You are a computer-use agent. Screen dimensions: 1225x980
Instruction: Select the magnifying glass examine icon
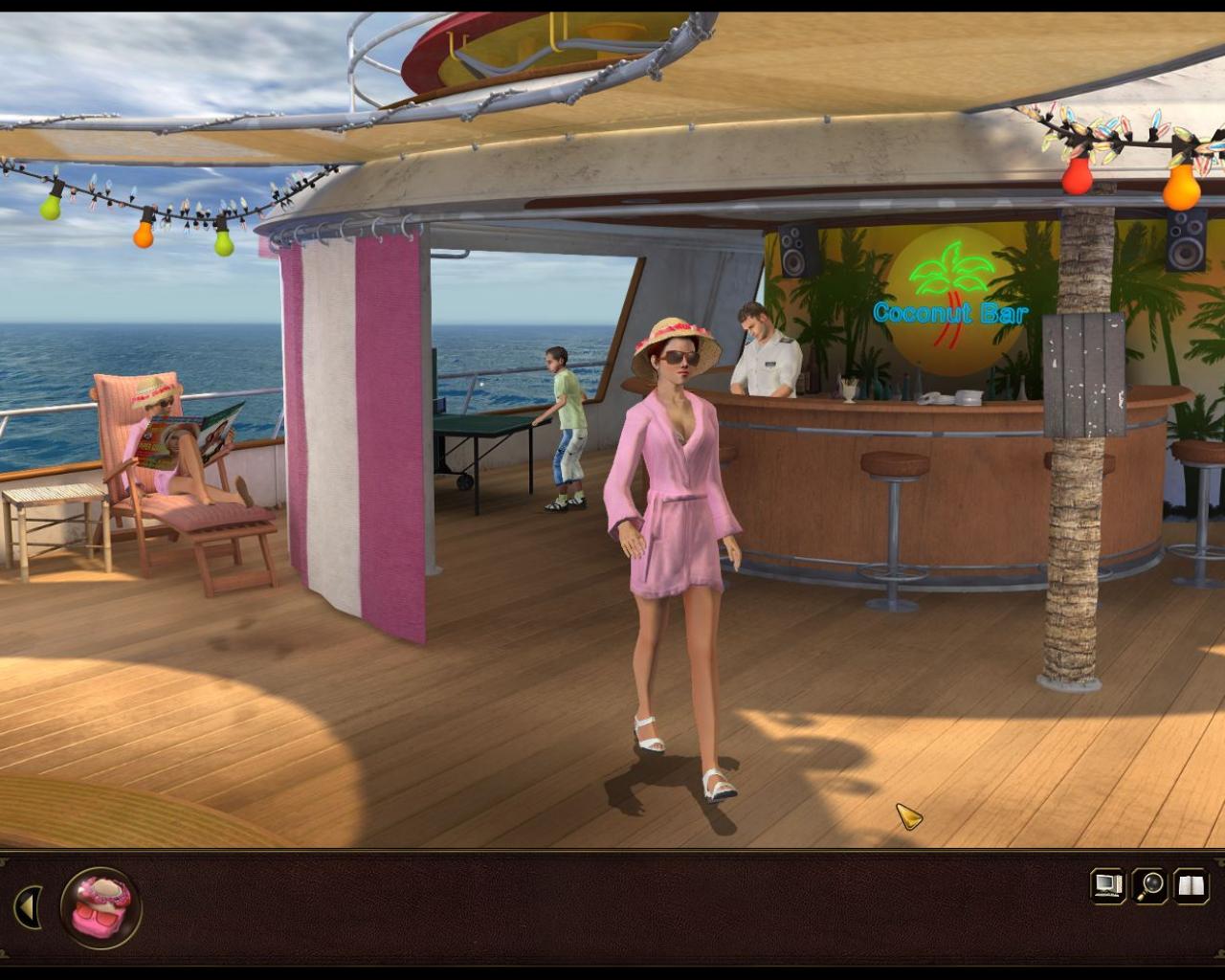pyautogui.click(x=1147, y=886)
